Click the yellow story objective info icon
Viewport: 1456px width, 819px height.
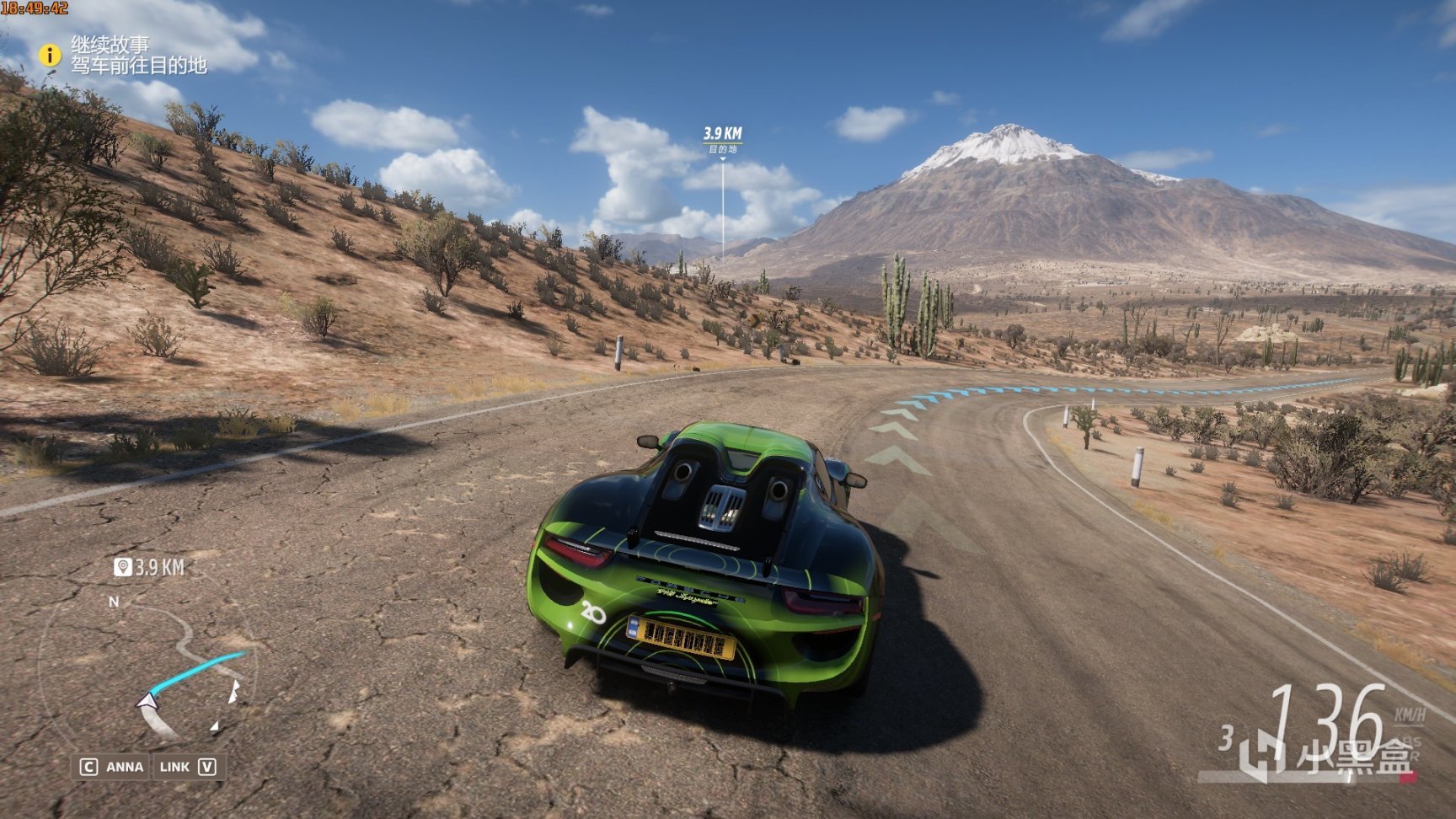50,56
